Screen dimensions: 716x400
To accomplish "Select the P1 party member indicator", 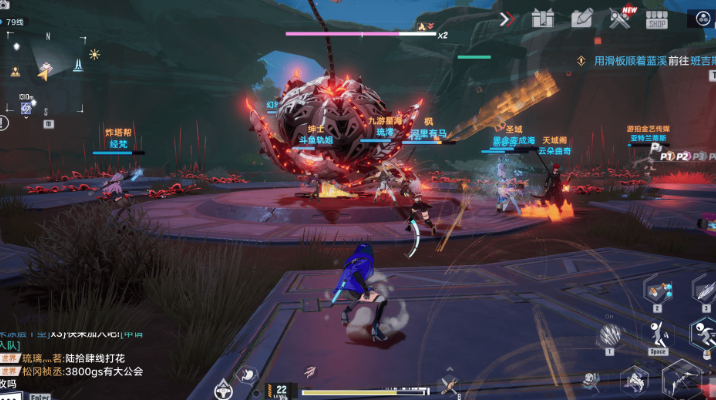I will (666, 157).
